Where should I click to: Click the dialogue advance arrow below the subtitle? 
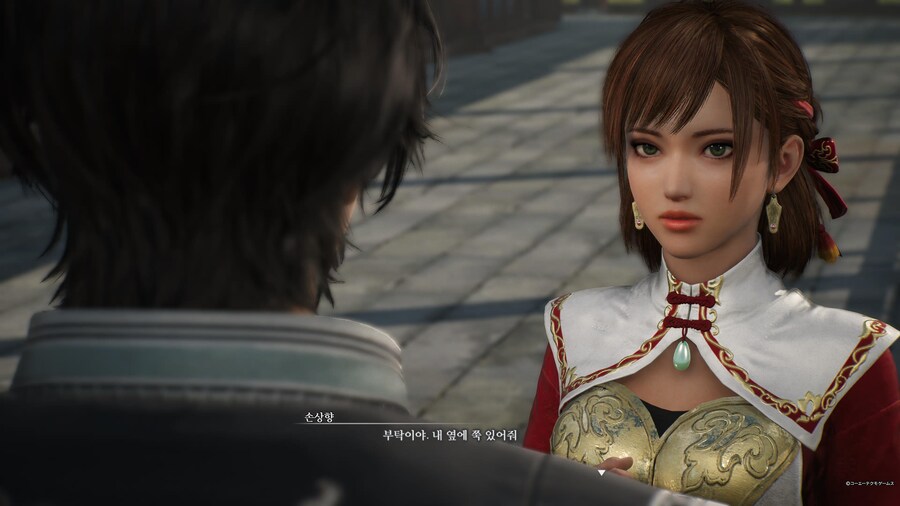[601, 471]
